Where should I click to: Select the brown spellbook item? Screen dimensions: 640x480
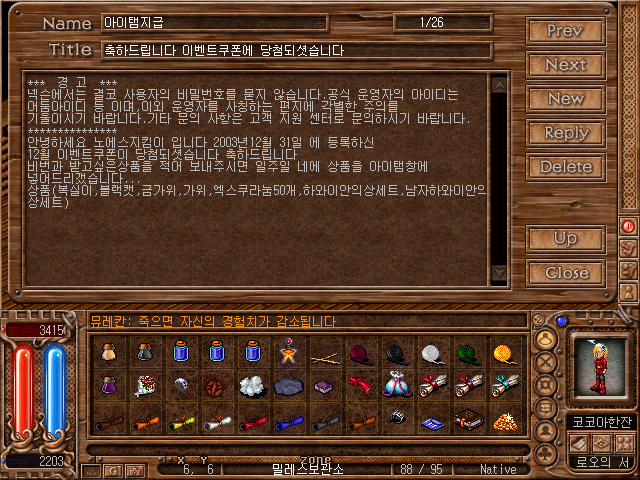click(x=467, y=420)
